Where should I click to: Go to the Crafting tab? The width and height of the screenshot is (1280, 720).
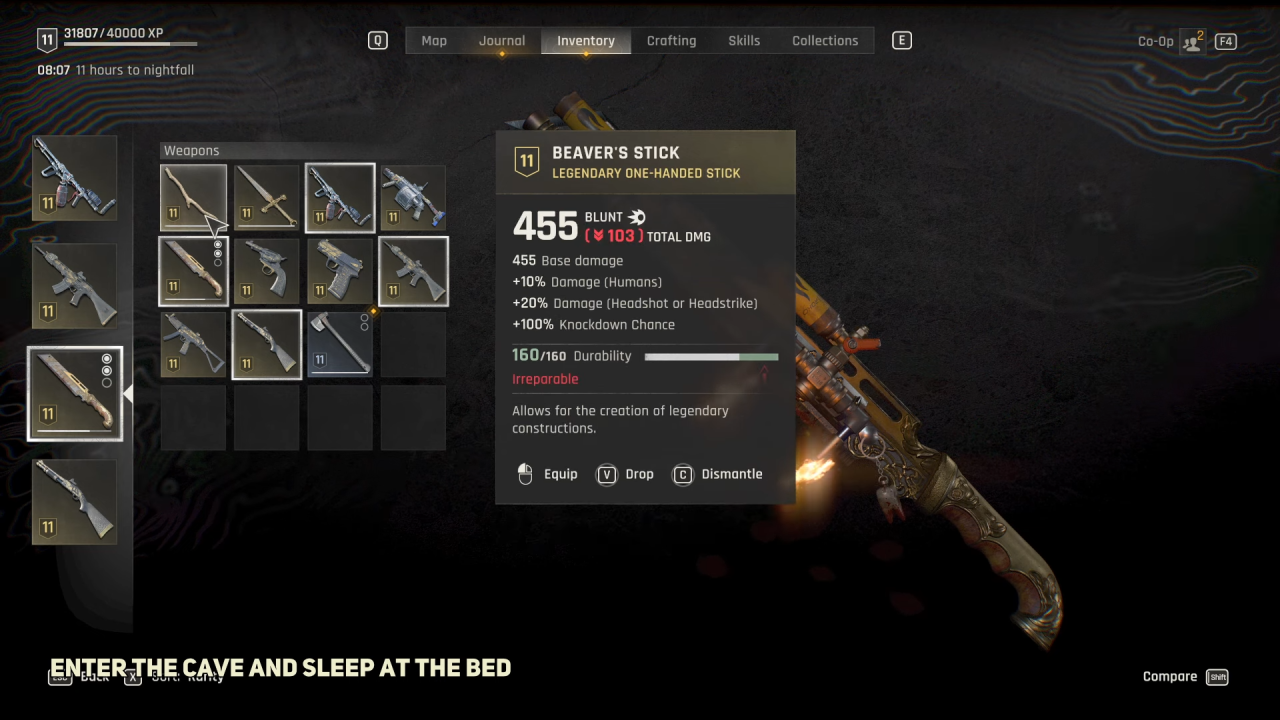tap(671, 41)
